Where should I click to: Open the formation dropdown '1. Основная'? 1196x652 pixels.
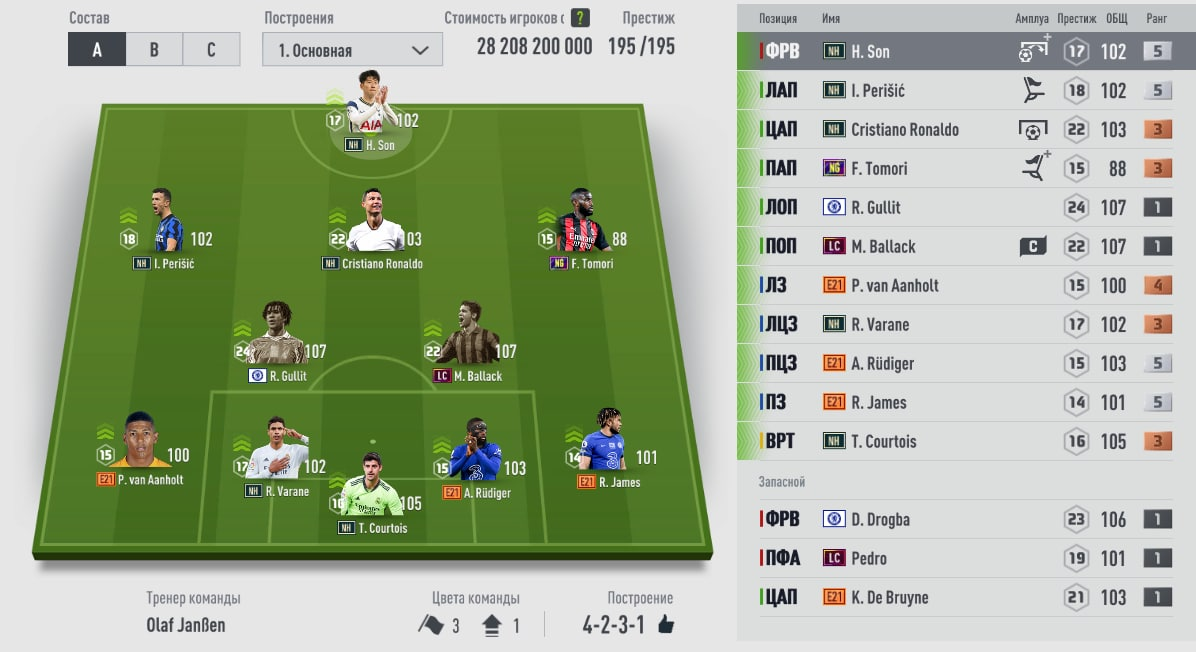point(352,50)
